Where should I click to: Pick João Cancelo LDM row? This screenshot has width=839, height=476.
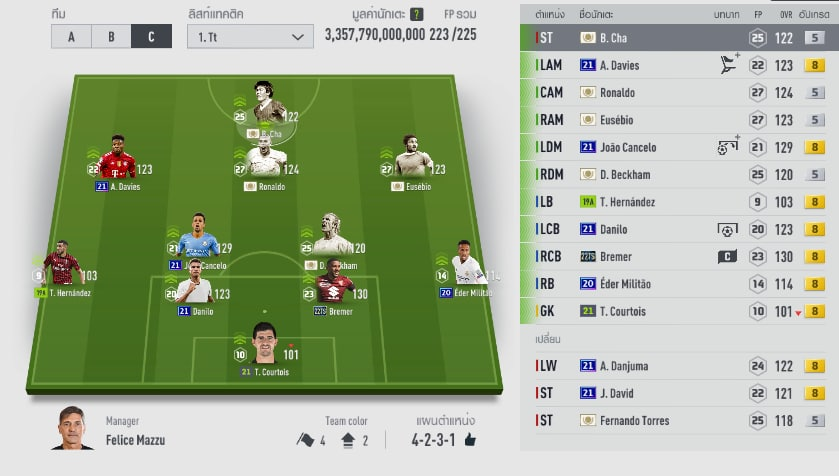pos(680,147)
